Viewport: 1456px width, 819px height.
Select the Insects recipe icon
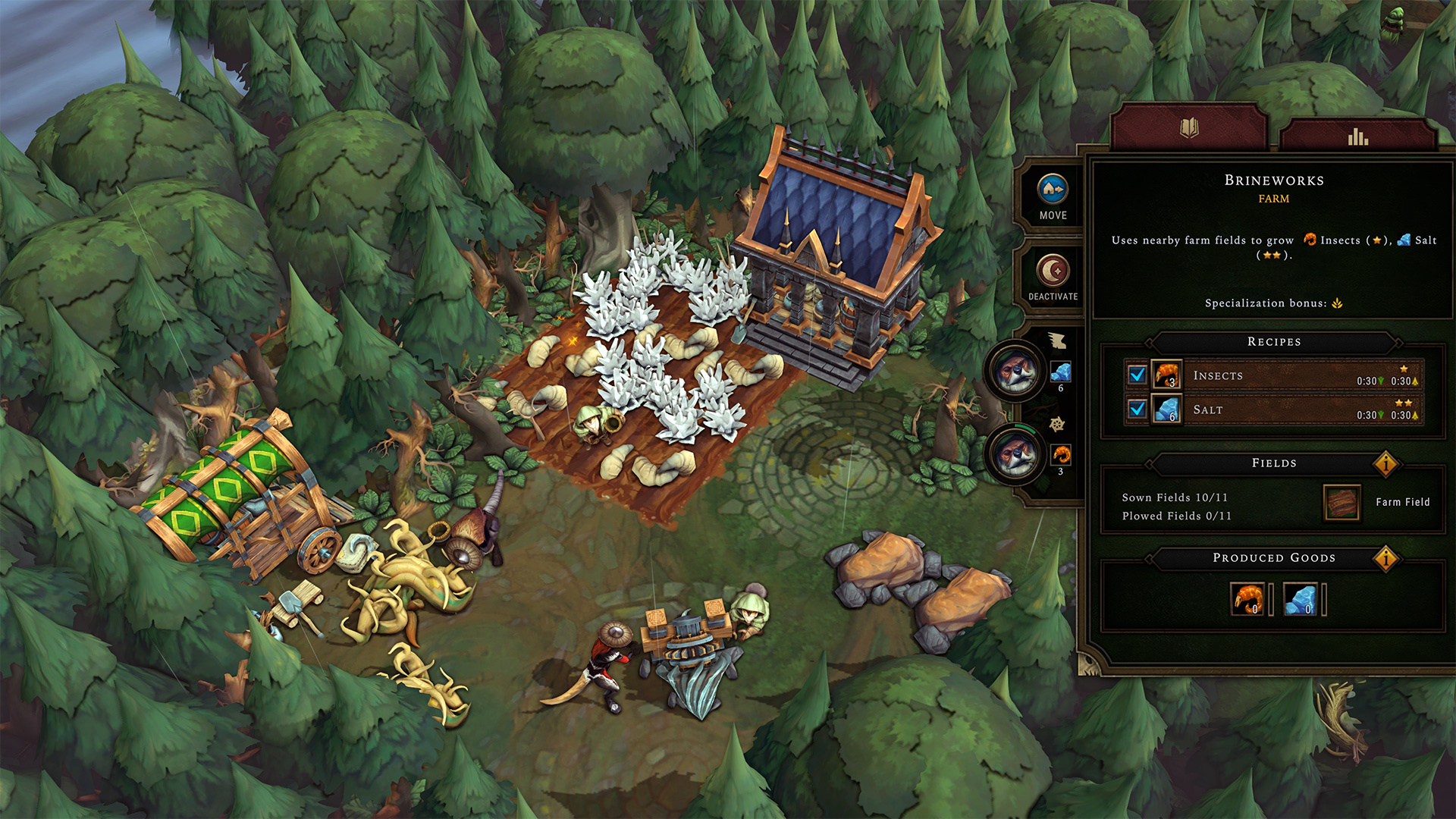[x=1166, y=375]
